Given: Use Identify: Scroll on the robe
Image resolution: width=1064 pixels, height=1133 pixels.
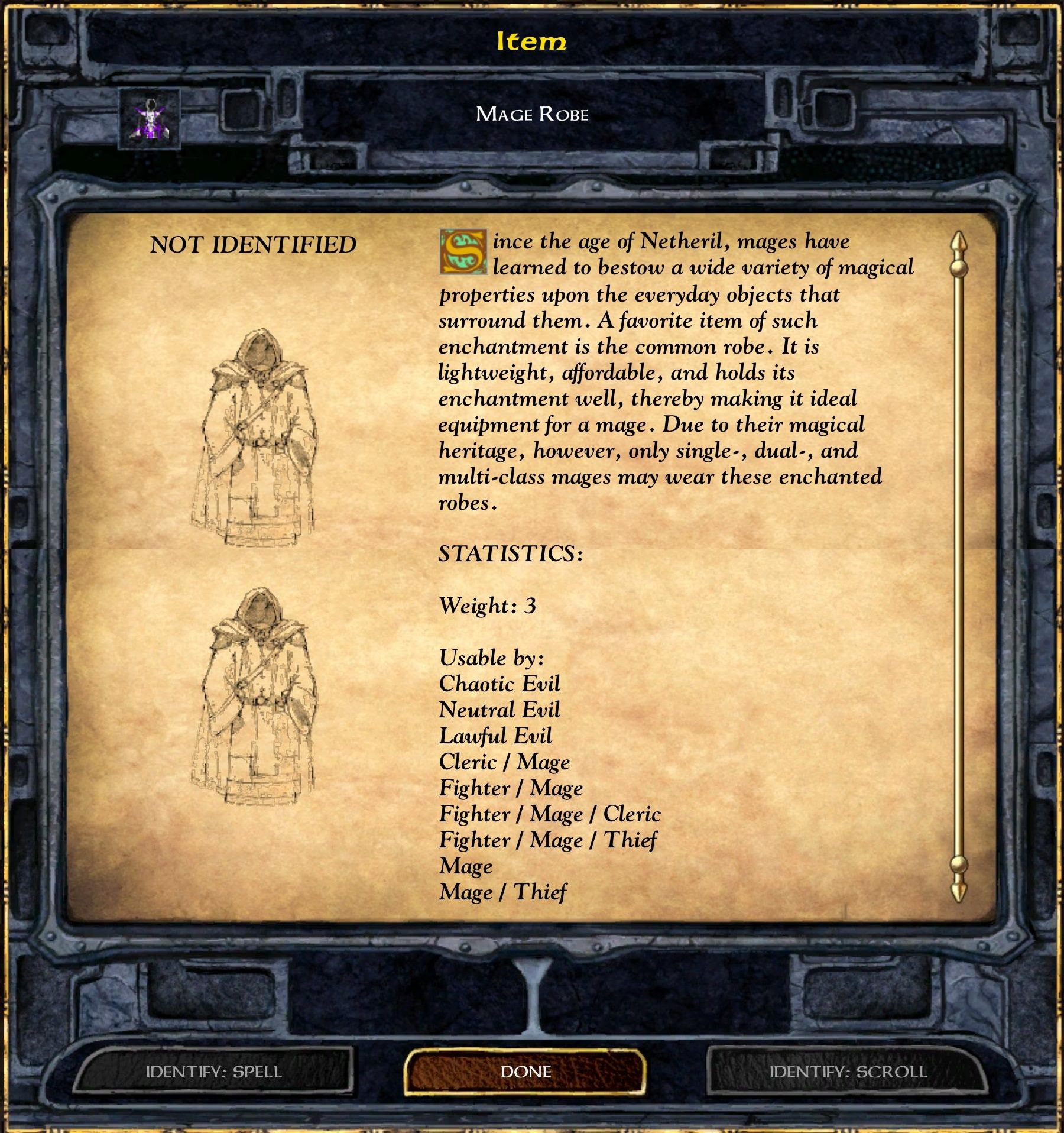Looking at the screenshot, I should tap(848, 1072).
